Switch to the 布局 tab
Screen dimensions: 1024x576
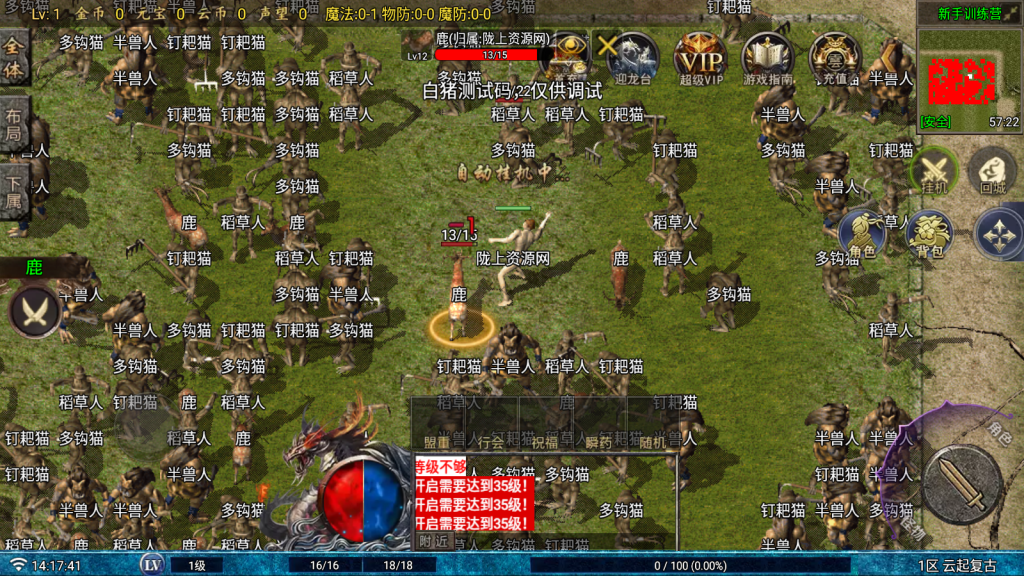coord(14,123)
